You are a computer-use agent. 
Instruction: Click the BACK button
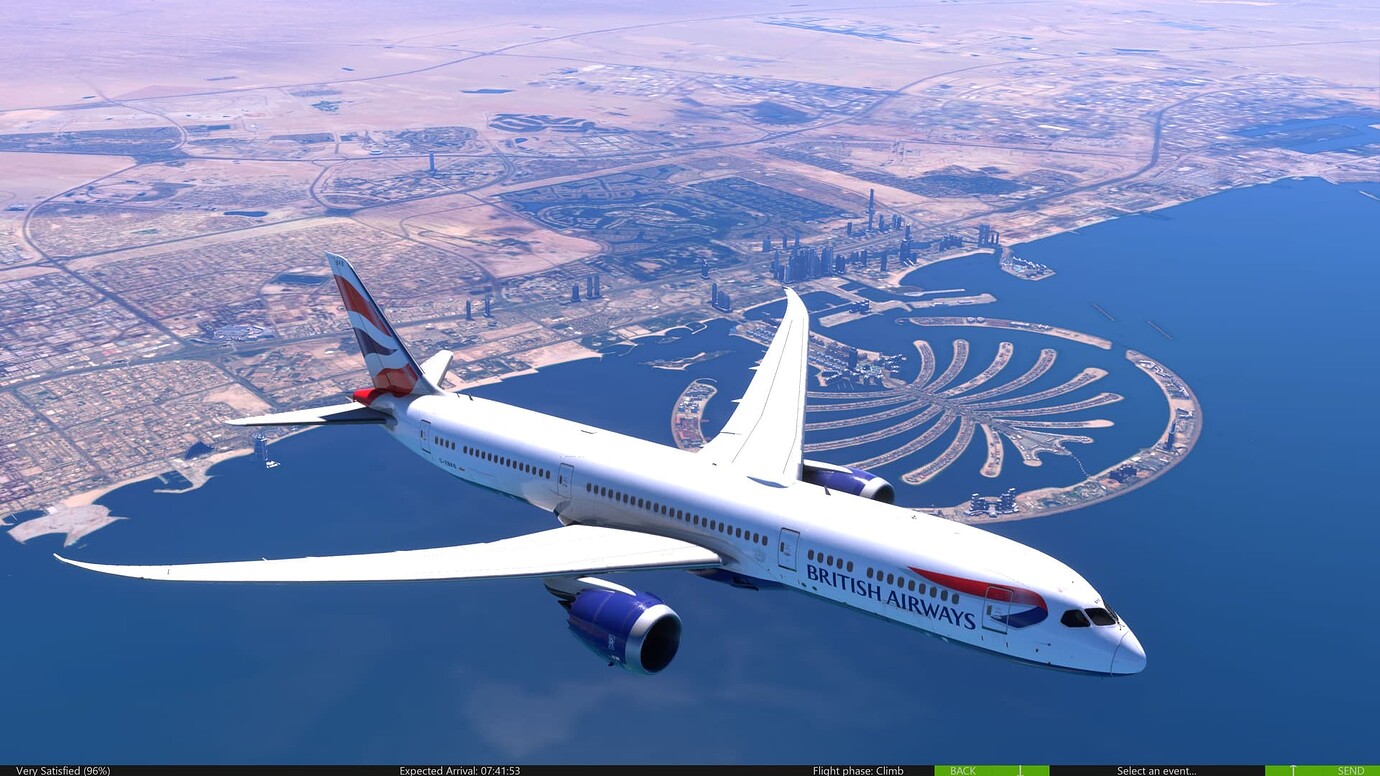(x=963, y=771)
